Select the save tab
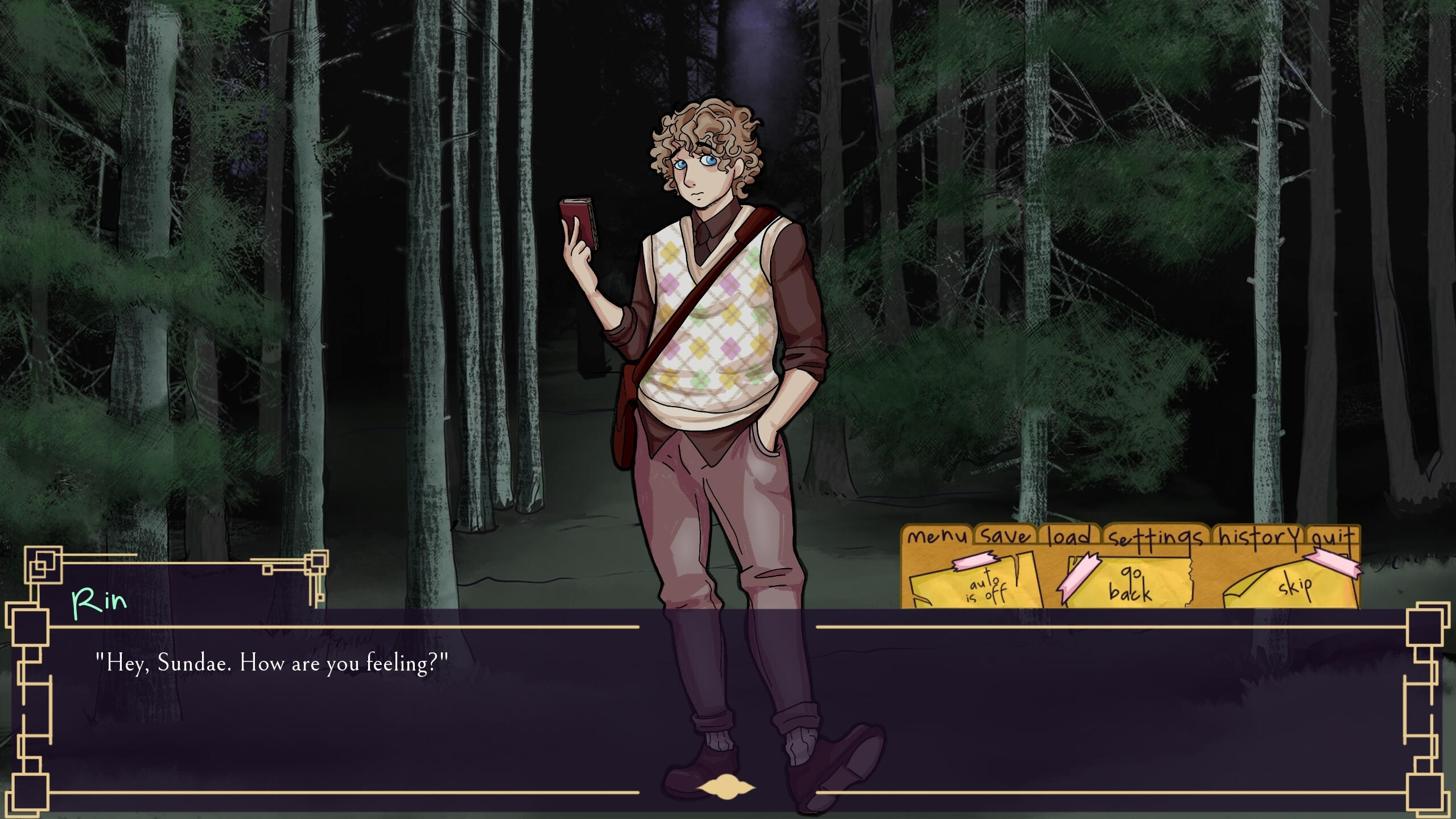1456x819 pixels. (x=1006, y=536)
